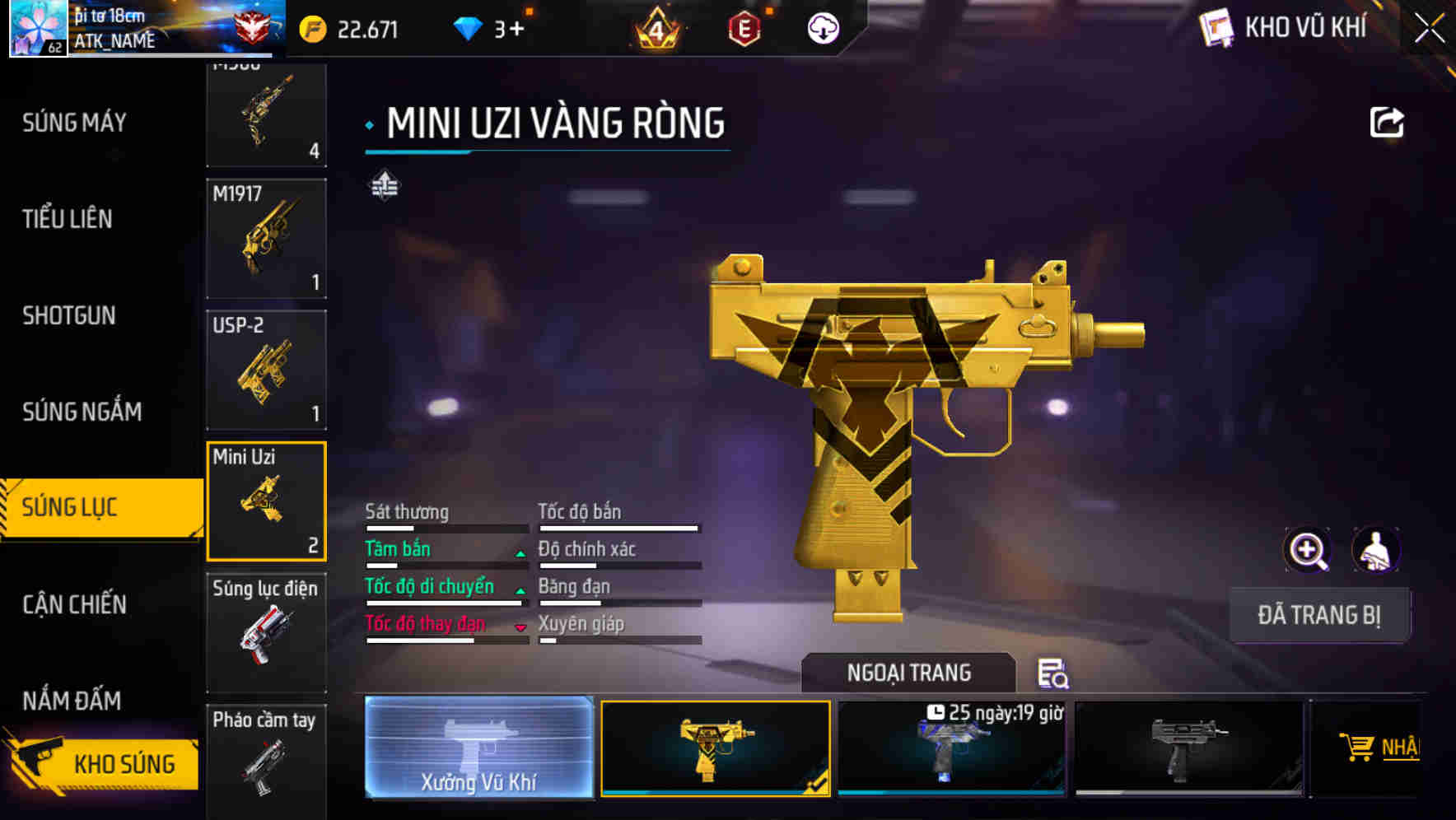Image resolution: width=1456 pixels, height=820 pixels.
Task: Select the M1917 in the weapon list
Action: (266, 237)
